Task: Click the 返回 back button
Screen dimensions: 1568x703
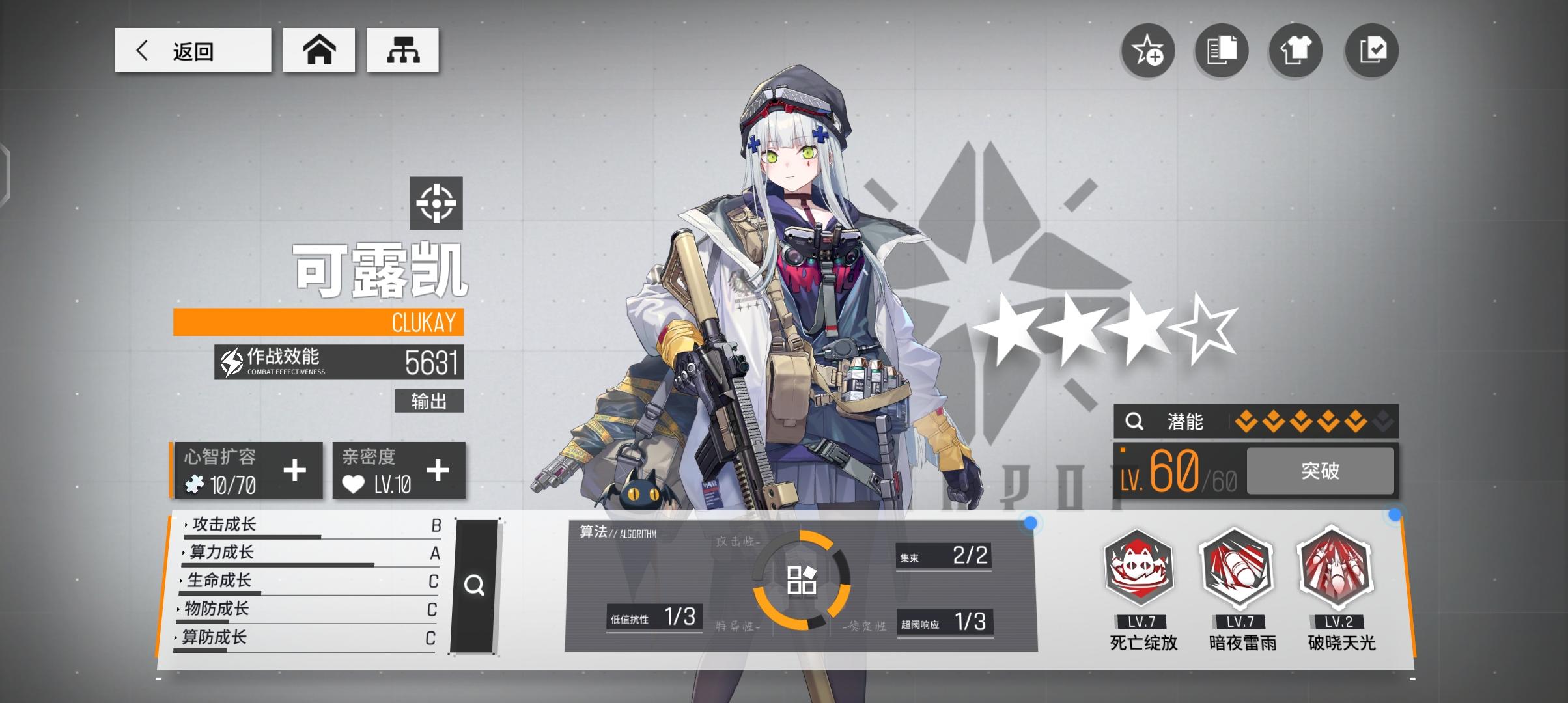Action: click(193, 50)
